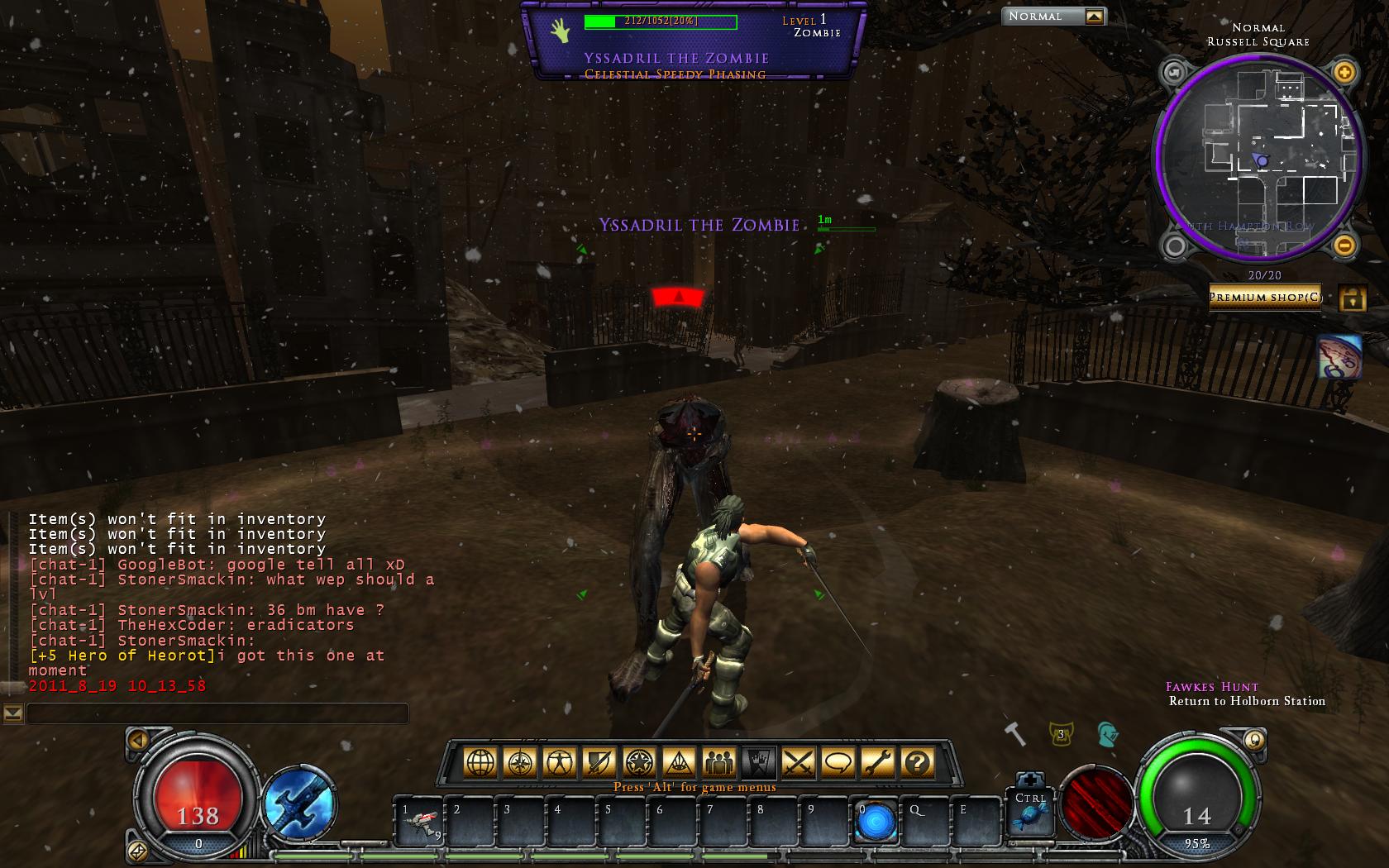
Task: Select the Fawkes Hunt quest tracker
Action: (1212, 687)
